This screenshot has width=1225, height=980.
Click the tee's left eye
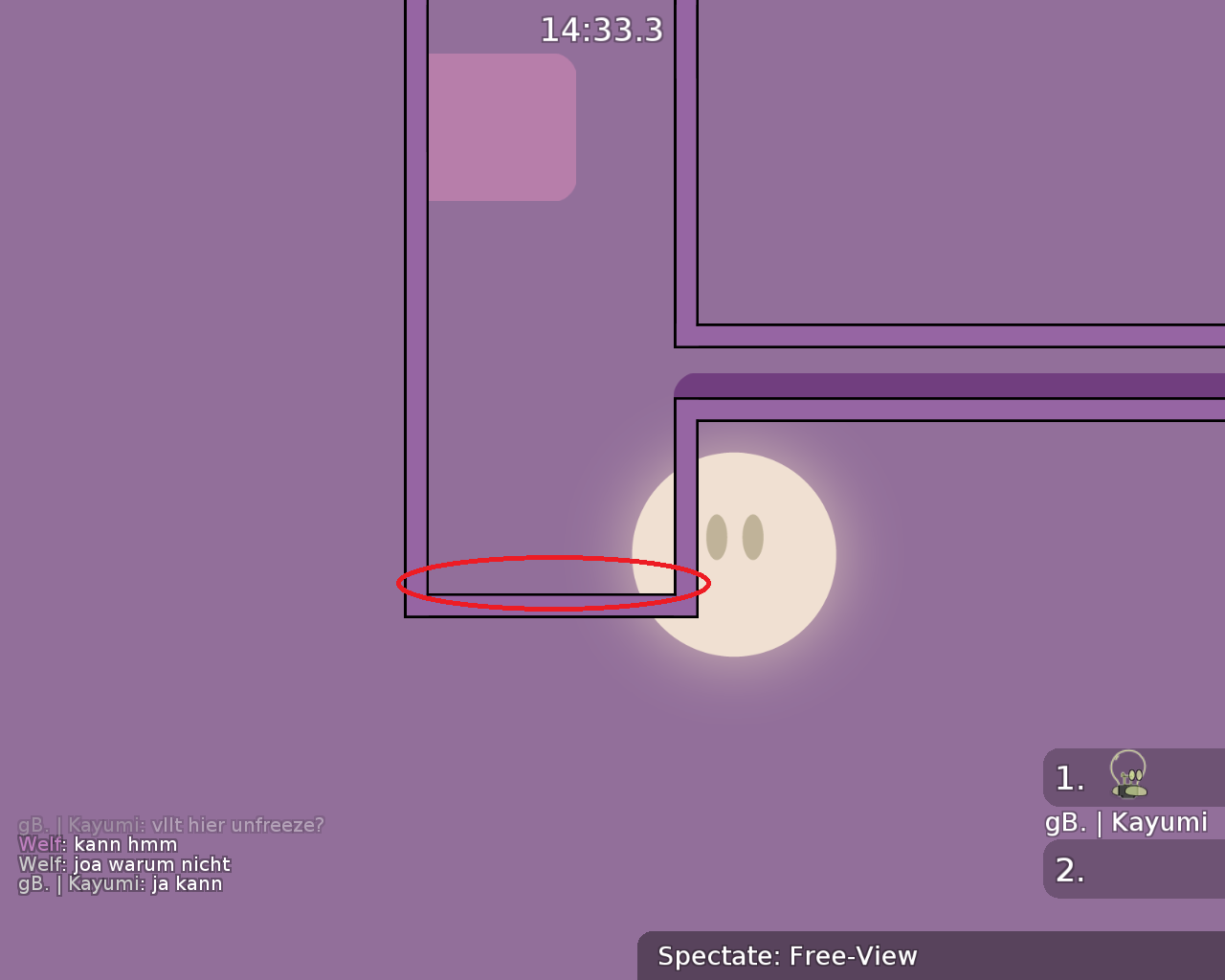point(716,538)
